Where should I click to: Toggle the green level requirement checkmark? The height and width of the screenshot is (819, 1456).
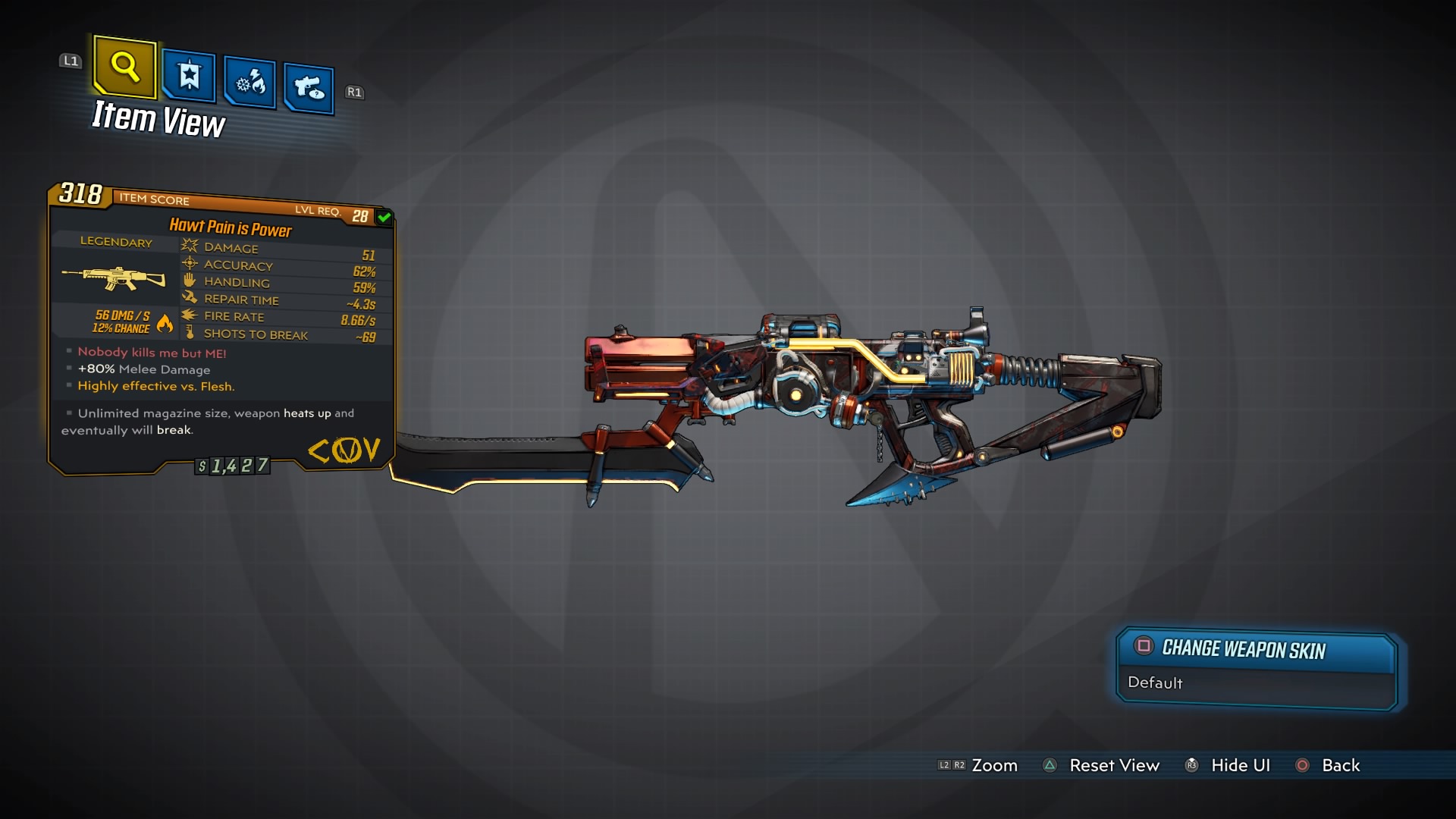click(383, 216)
